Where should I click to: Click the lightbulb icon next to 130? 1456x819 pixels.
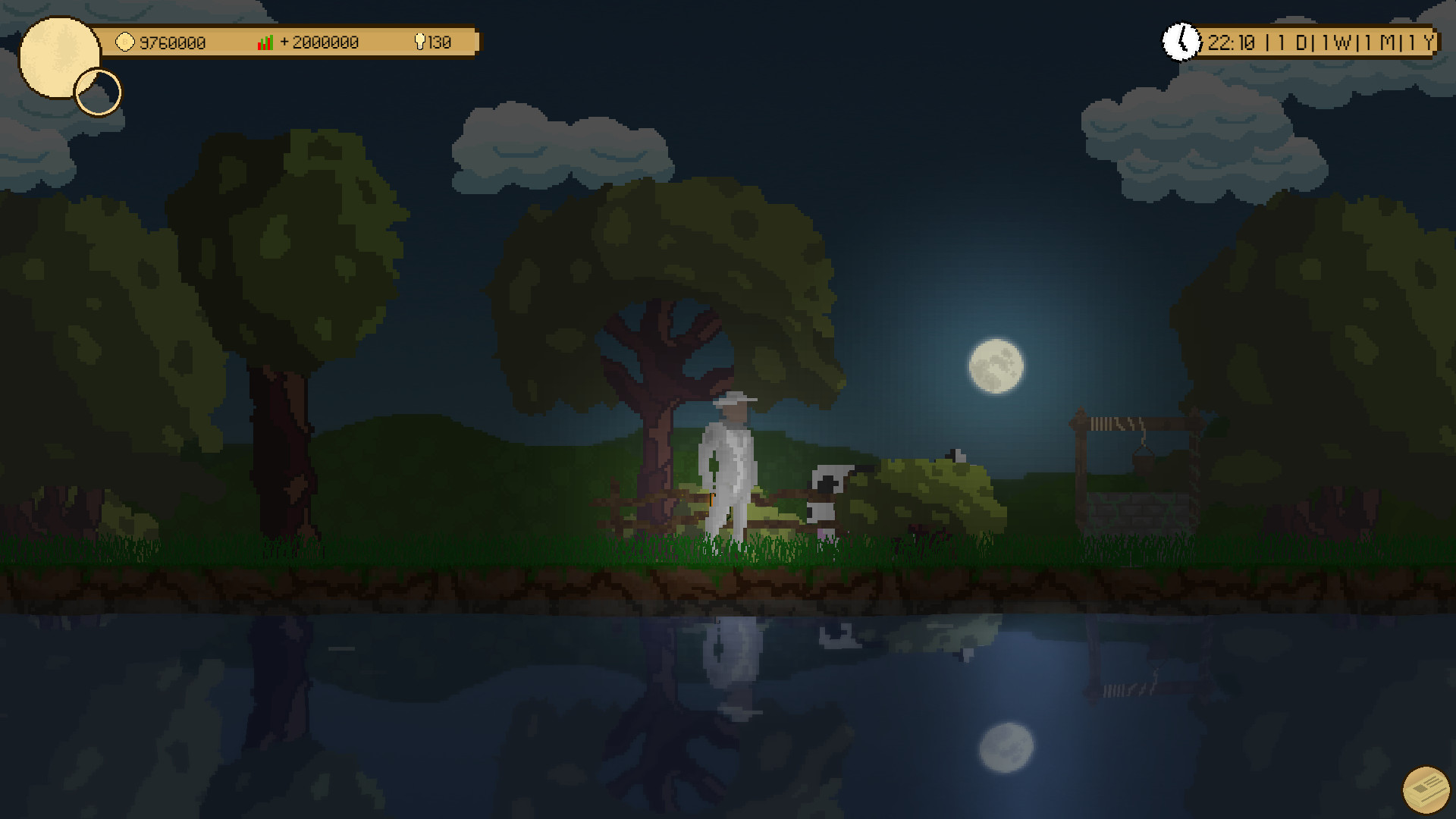[422, 42]
